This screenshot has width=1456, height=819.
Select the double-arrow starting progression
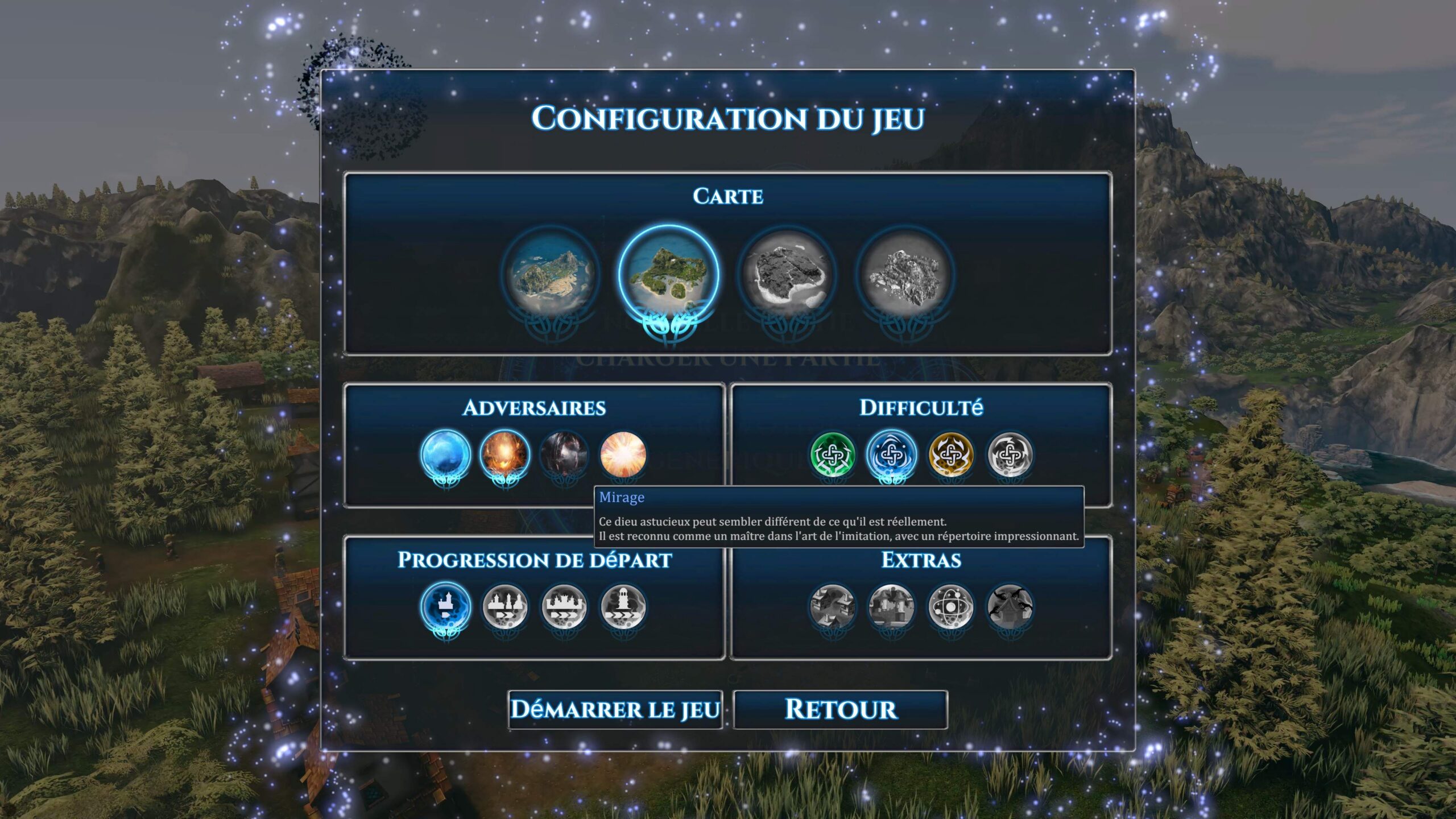pos(504,606)
